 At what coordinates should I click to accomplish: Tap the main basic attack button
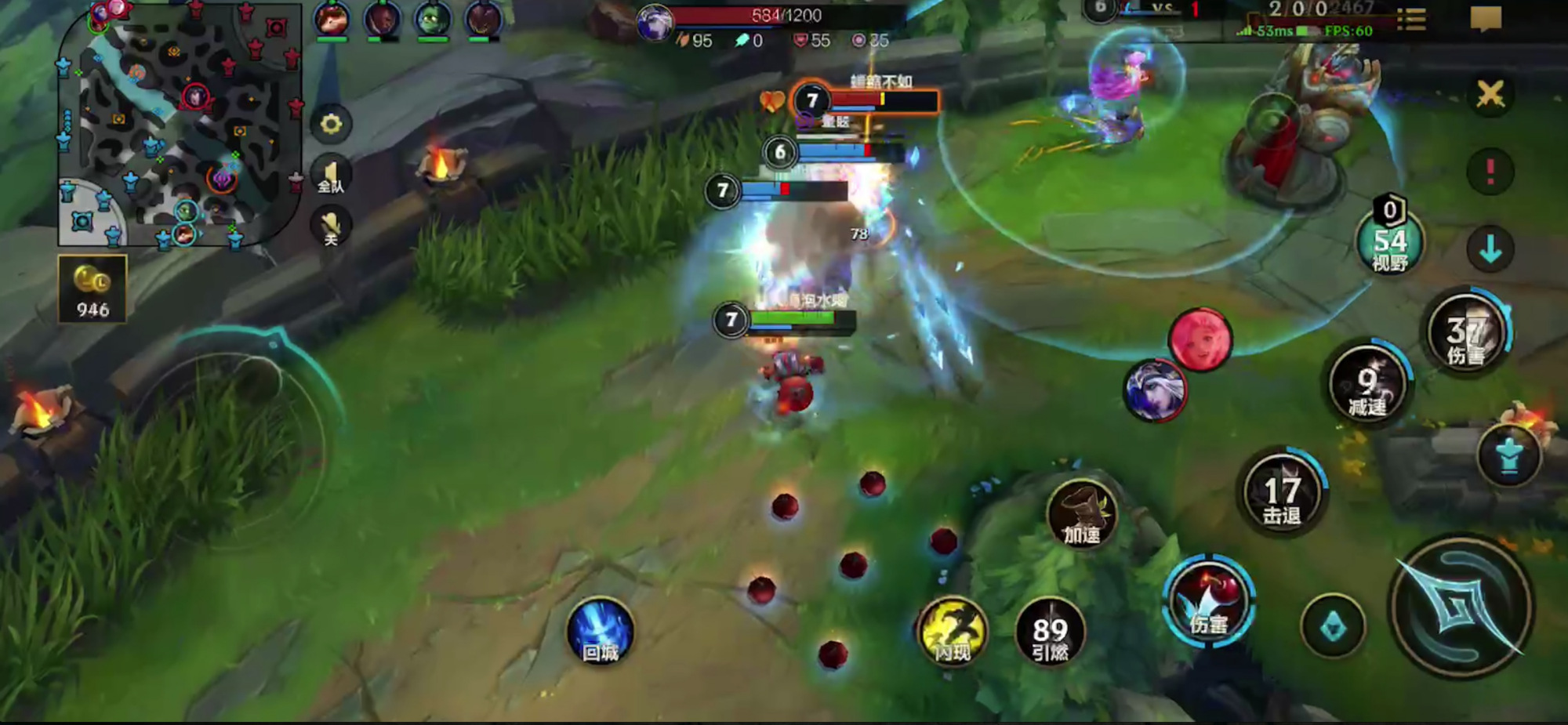click(x=1460, y=607)
